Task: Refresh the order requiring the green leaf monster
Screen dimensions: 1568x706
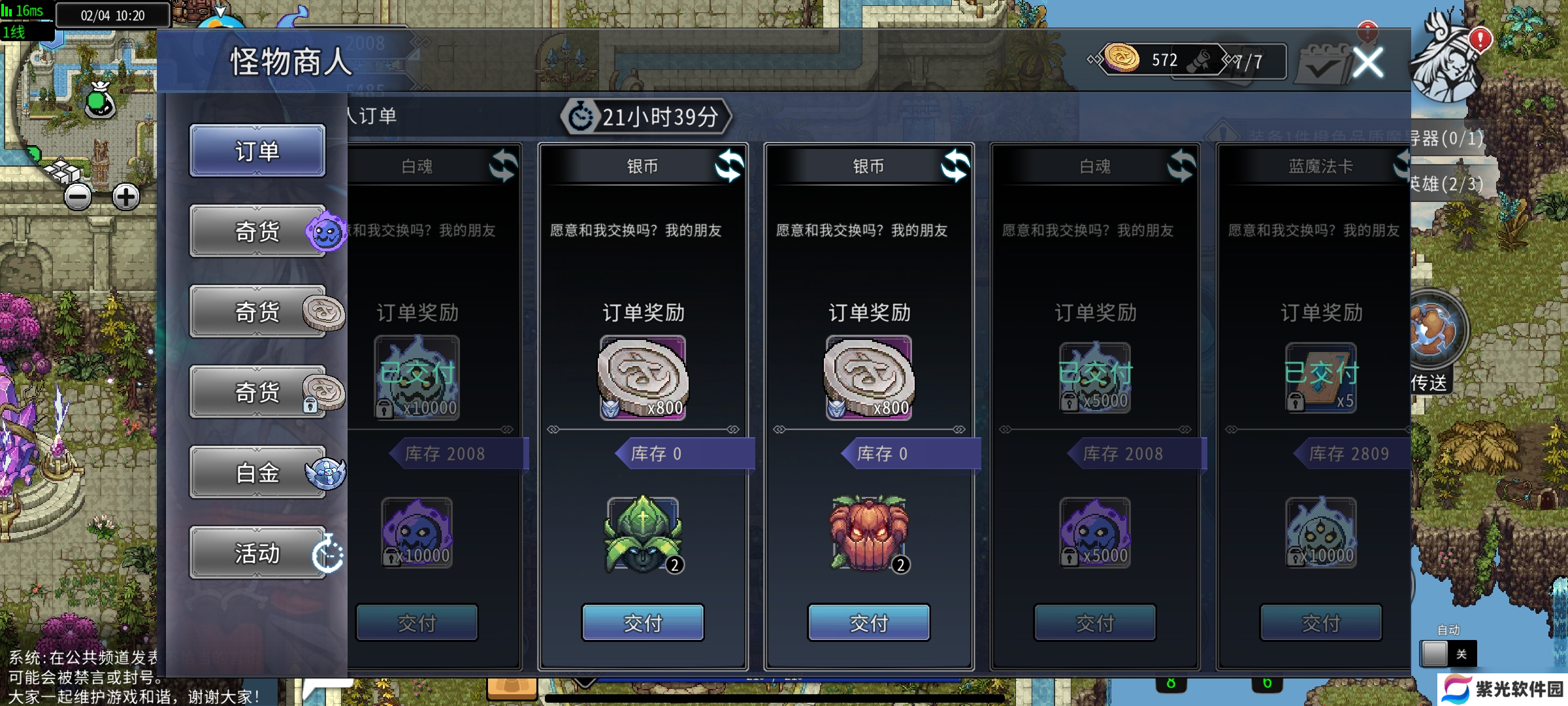Action: pos(728,165)
